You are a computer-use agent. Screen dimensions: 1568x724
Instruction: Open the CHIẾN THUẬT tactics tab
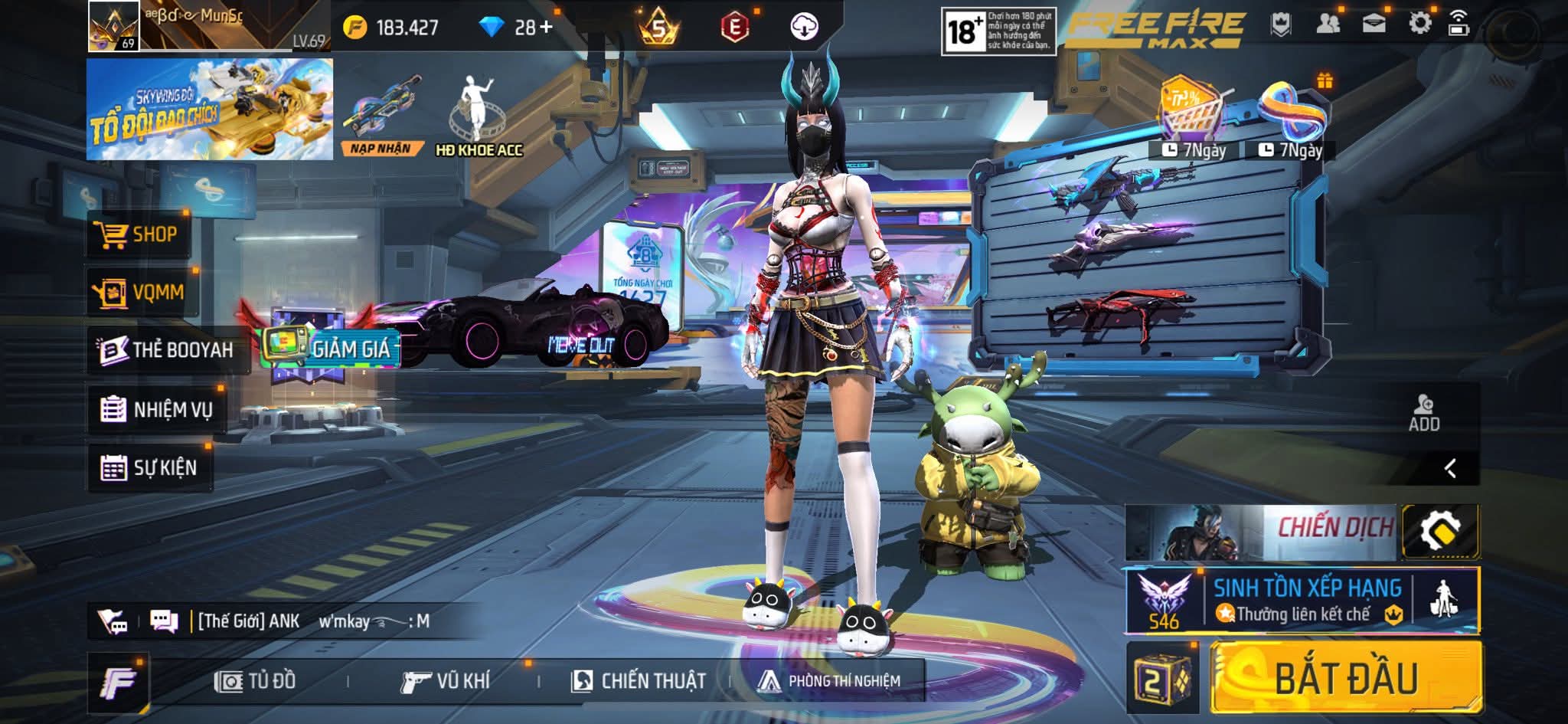(639, 681)
